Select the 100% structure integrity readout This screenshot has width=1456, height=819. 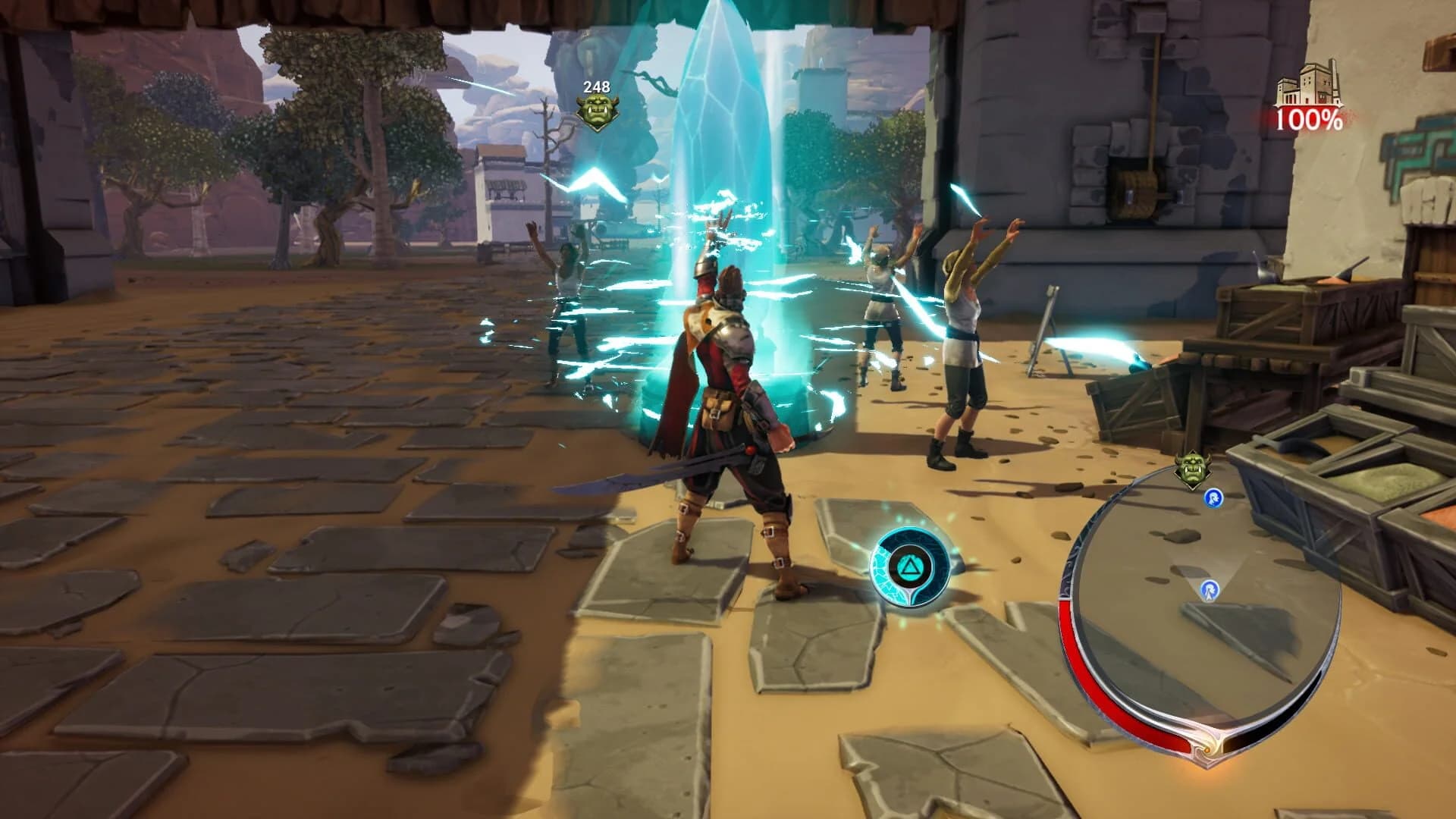[1308, 119]
